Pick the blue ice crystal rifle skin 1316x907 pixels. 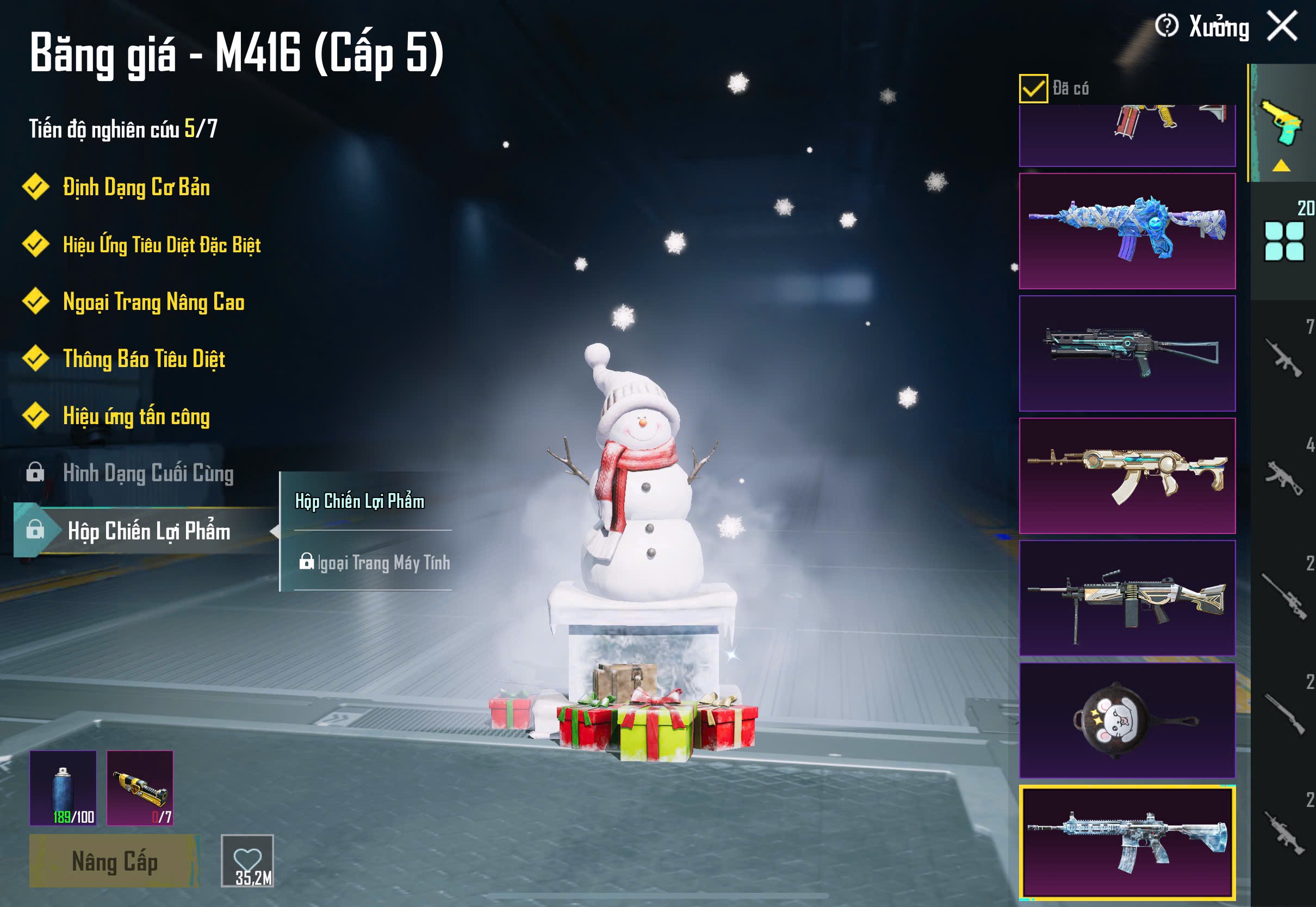click(1127, 231)
